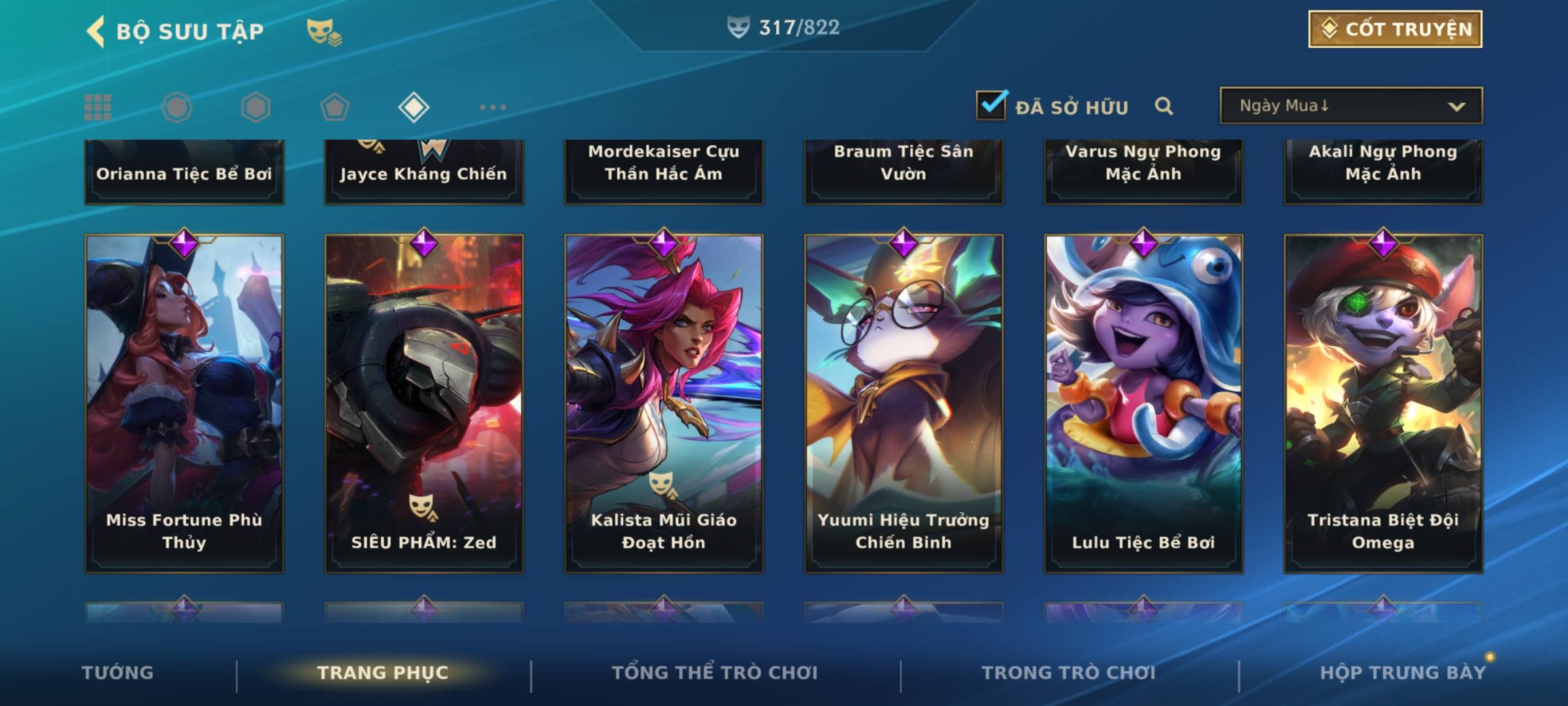
Task: Go back from the Bộ Sưu Tập screen
Action: [96, 31]
